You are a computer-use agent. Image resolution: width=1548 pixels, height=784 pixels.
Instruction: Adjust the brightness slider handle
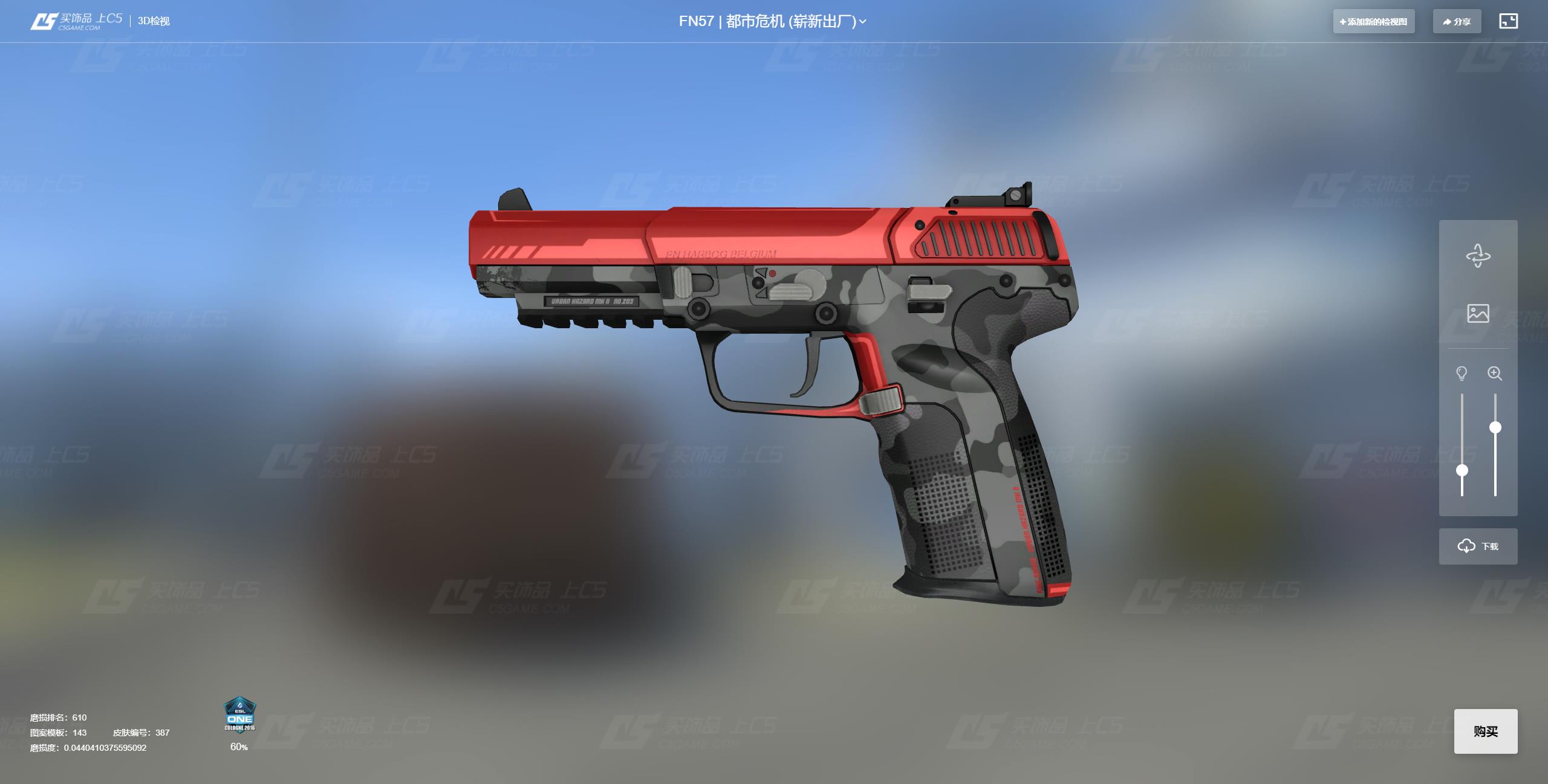tap(1462, 470)
